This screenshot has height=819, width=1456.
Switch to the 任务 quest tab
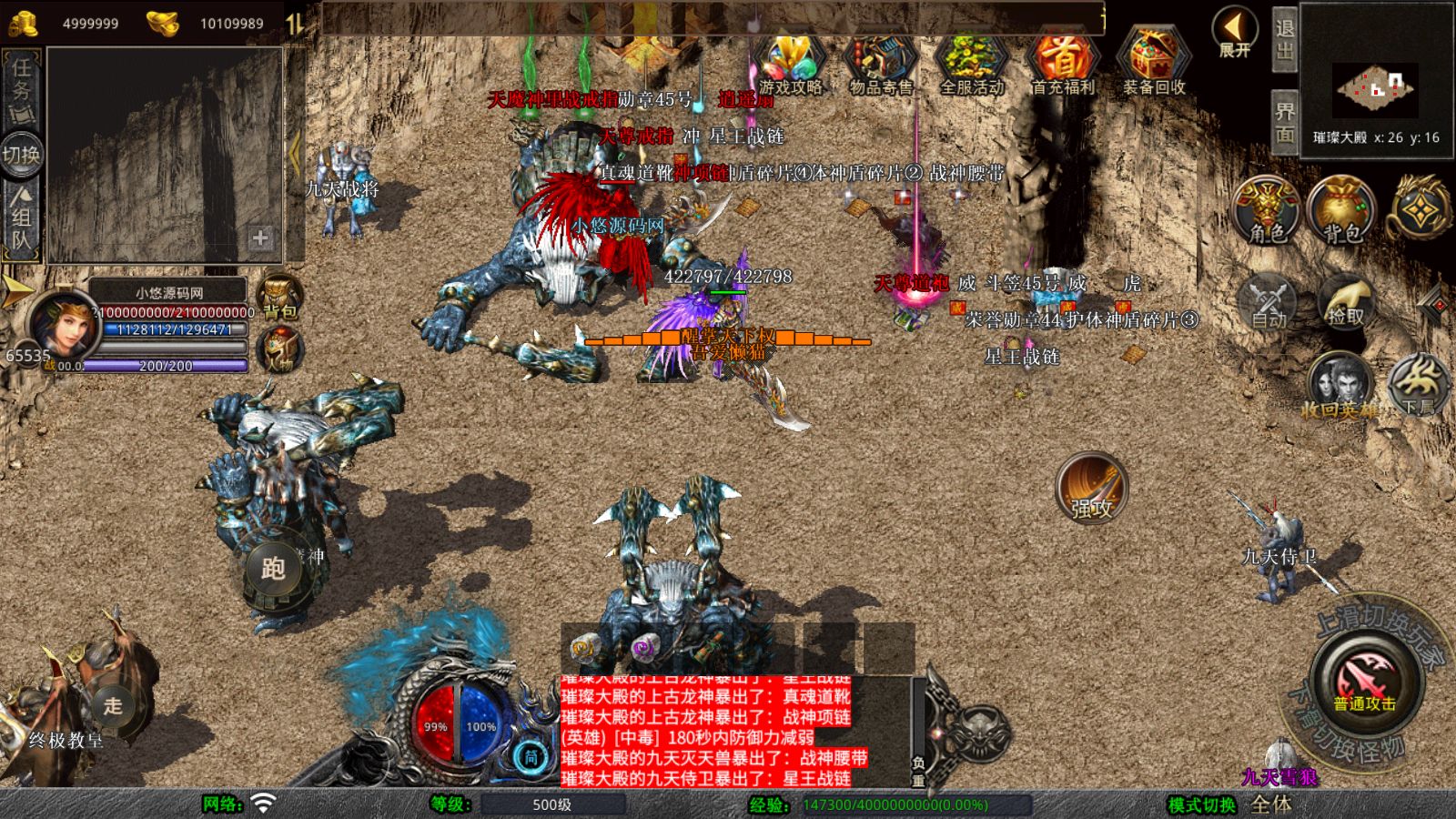tap(22, 89)
